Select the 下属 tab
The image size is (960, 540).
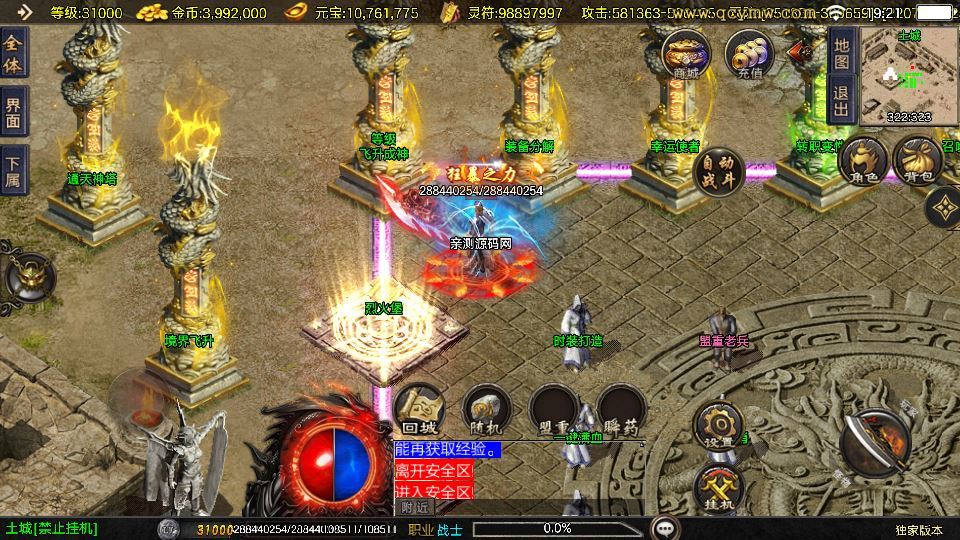tap(14, 167)
